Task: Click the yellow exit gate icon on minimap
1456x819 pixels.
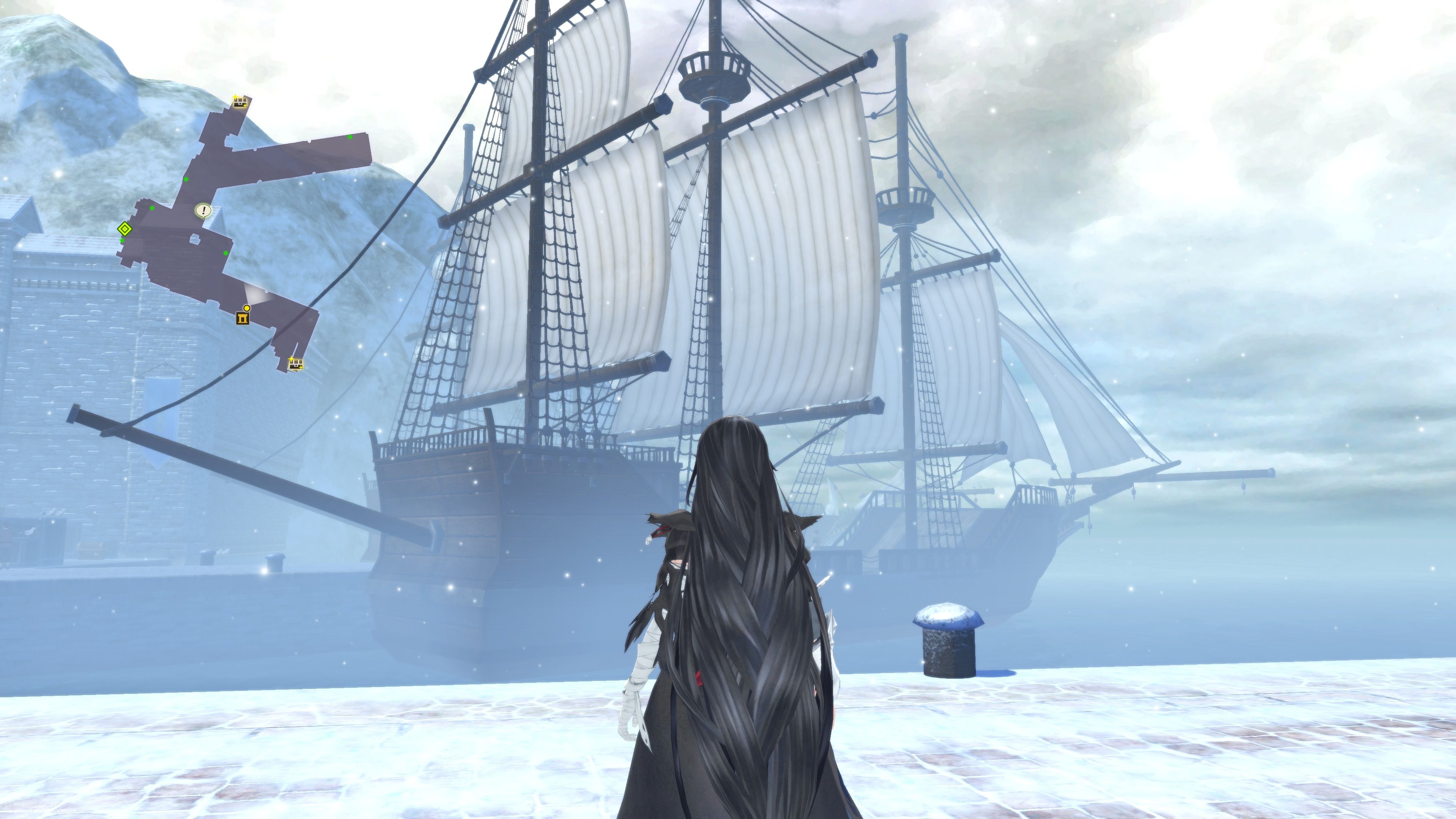Action: 243,318
